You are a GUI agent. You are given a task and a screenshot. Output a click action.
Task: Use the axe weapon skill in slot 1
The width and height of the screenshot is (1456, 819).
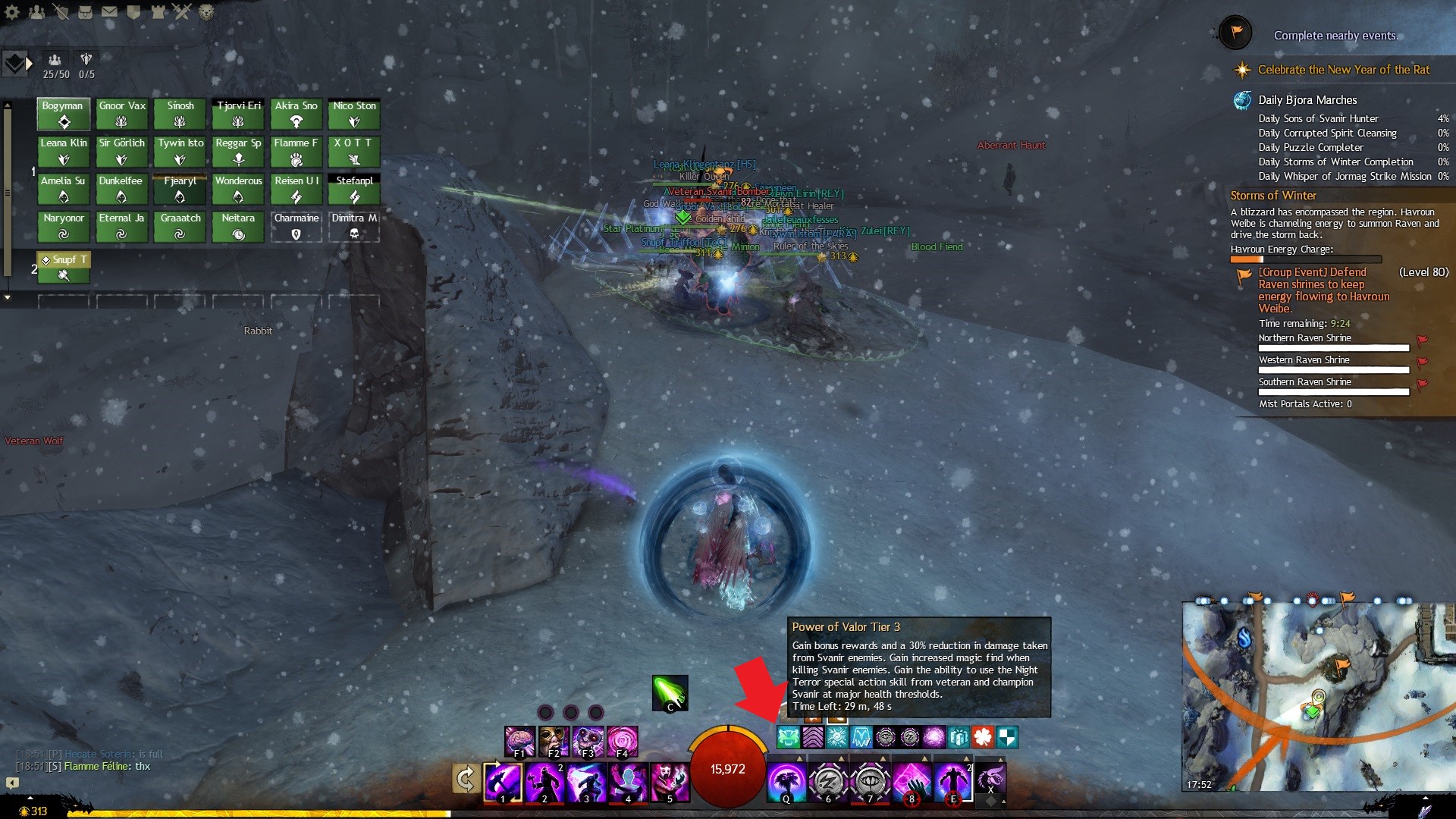tap(503, 782)
